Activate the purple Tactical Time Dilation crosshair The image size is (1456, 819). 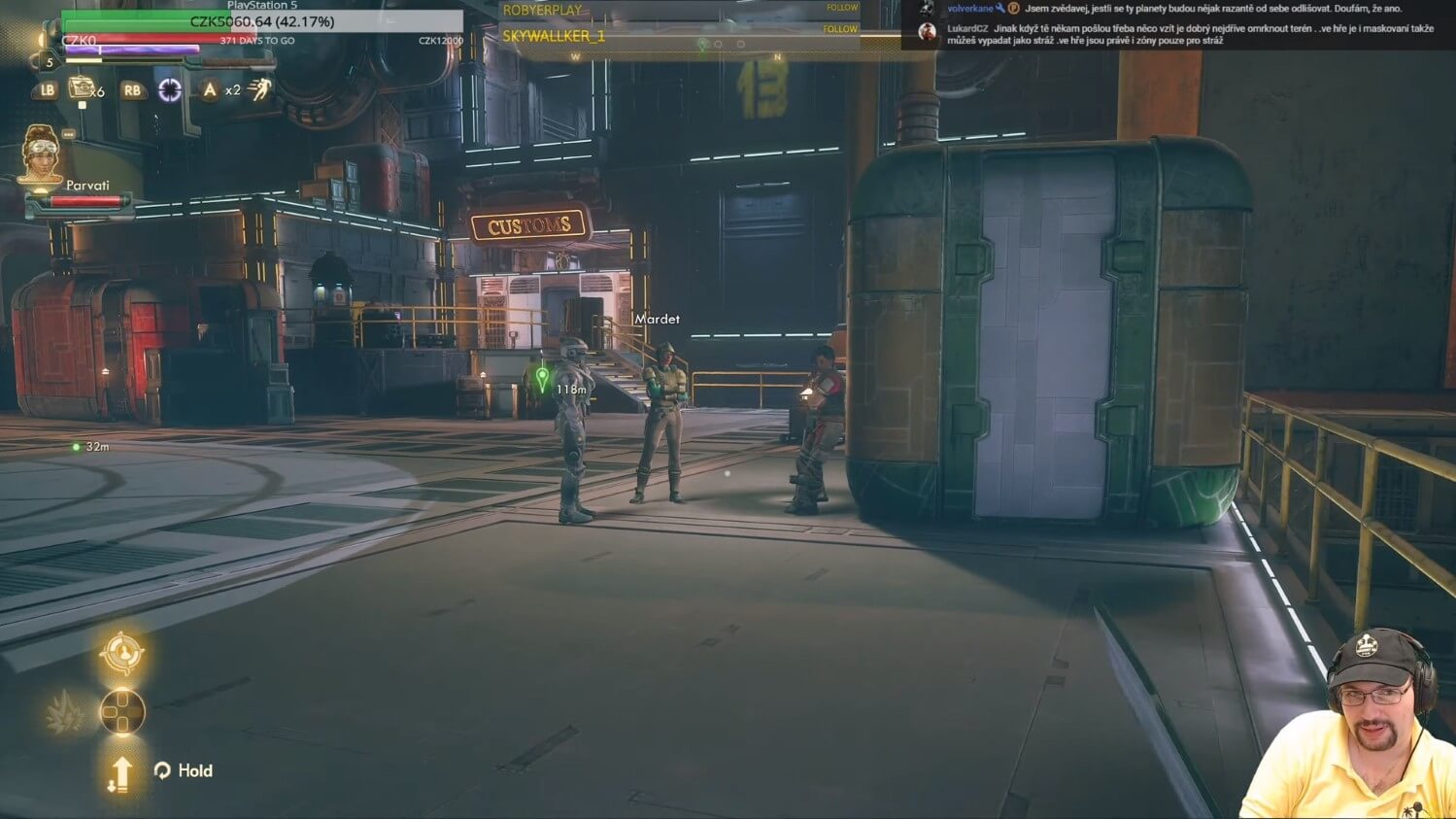170,90
